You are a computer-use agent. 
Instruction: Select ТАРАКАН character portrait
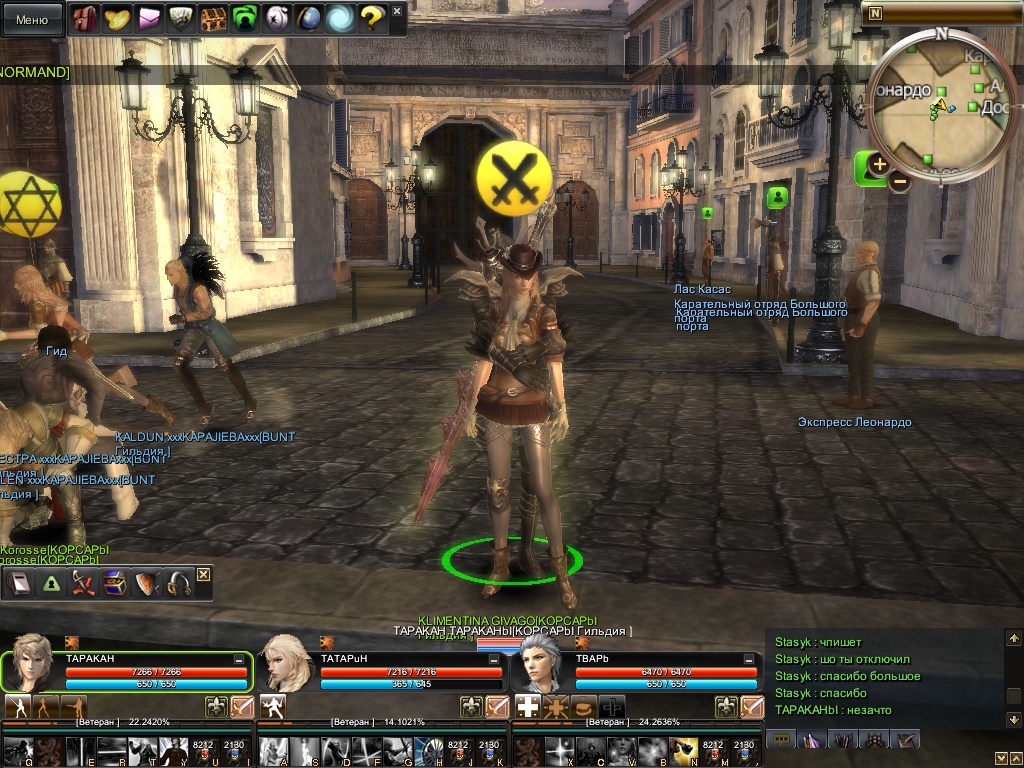point(31,663)
